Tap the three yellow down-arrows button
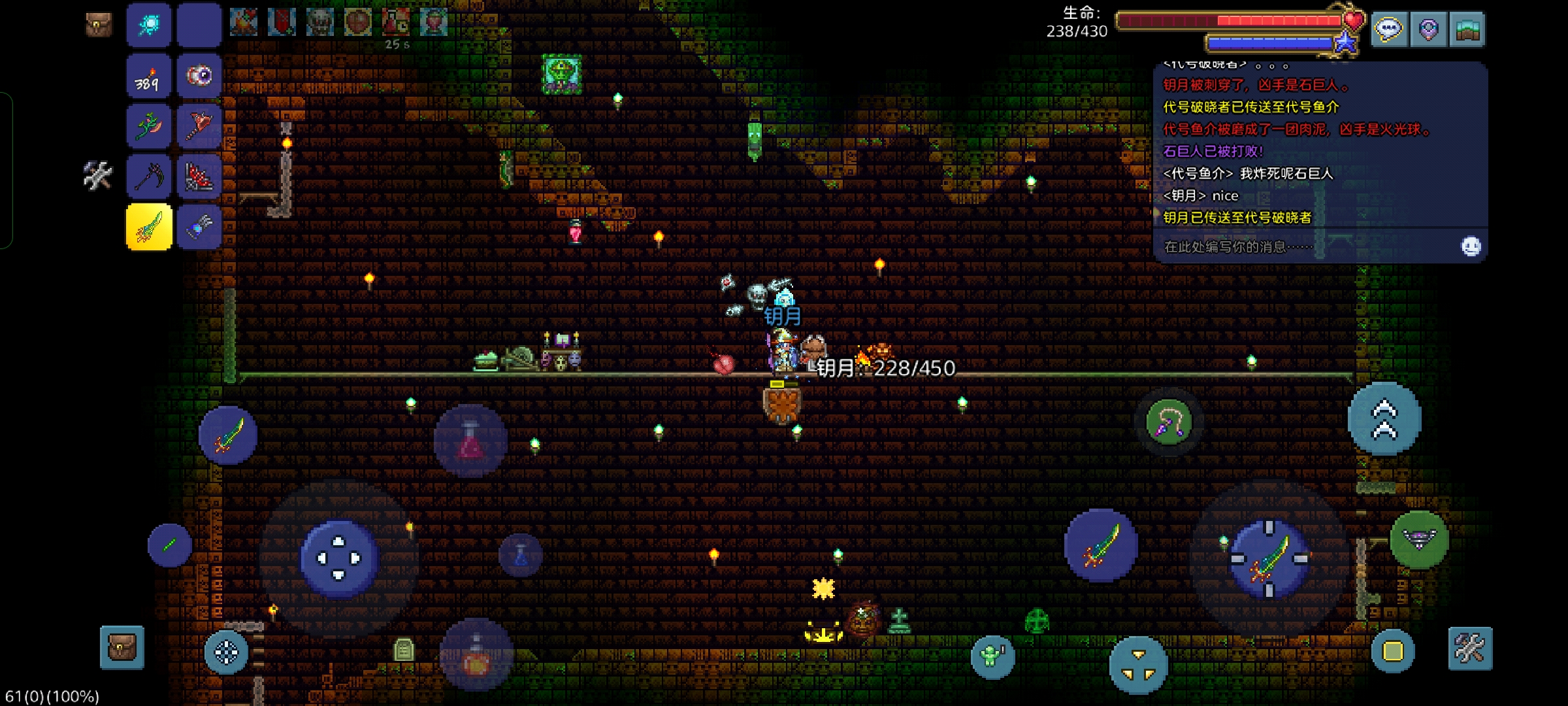This screenshot has height=706, width=1568. [x=1138, y=665]
